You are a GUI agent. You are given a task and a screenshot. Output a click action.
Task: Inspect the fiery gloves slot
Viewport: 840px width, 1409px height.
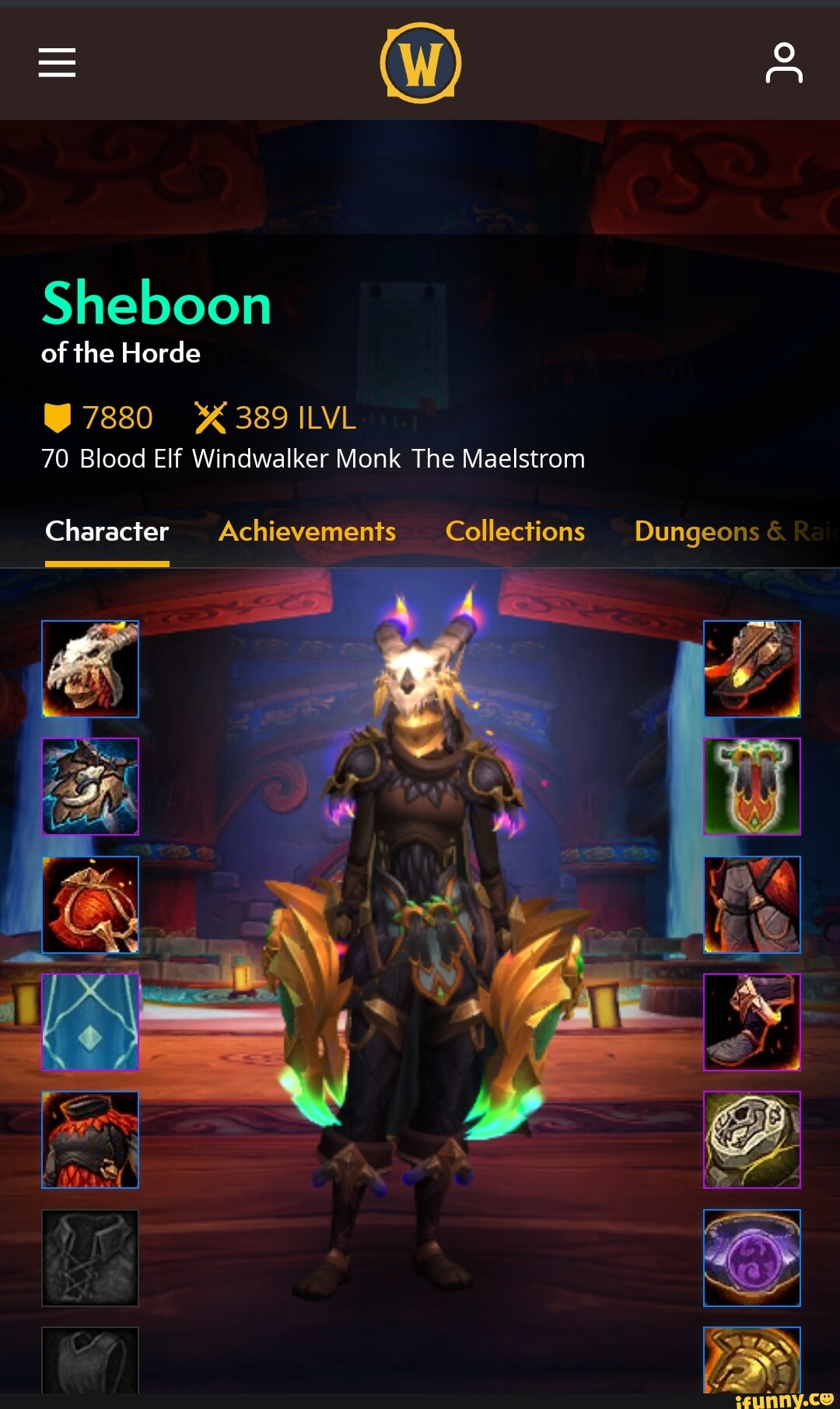tap(752, 669)
